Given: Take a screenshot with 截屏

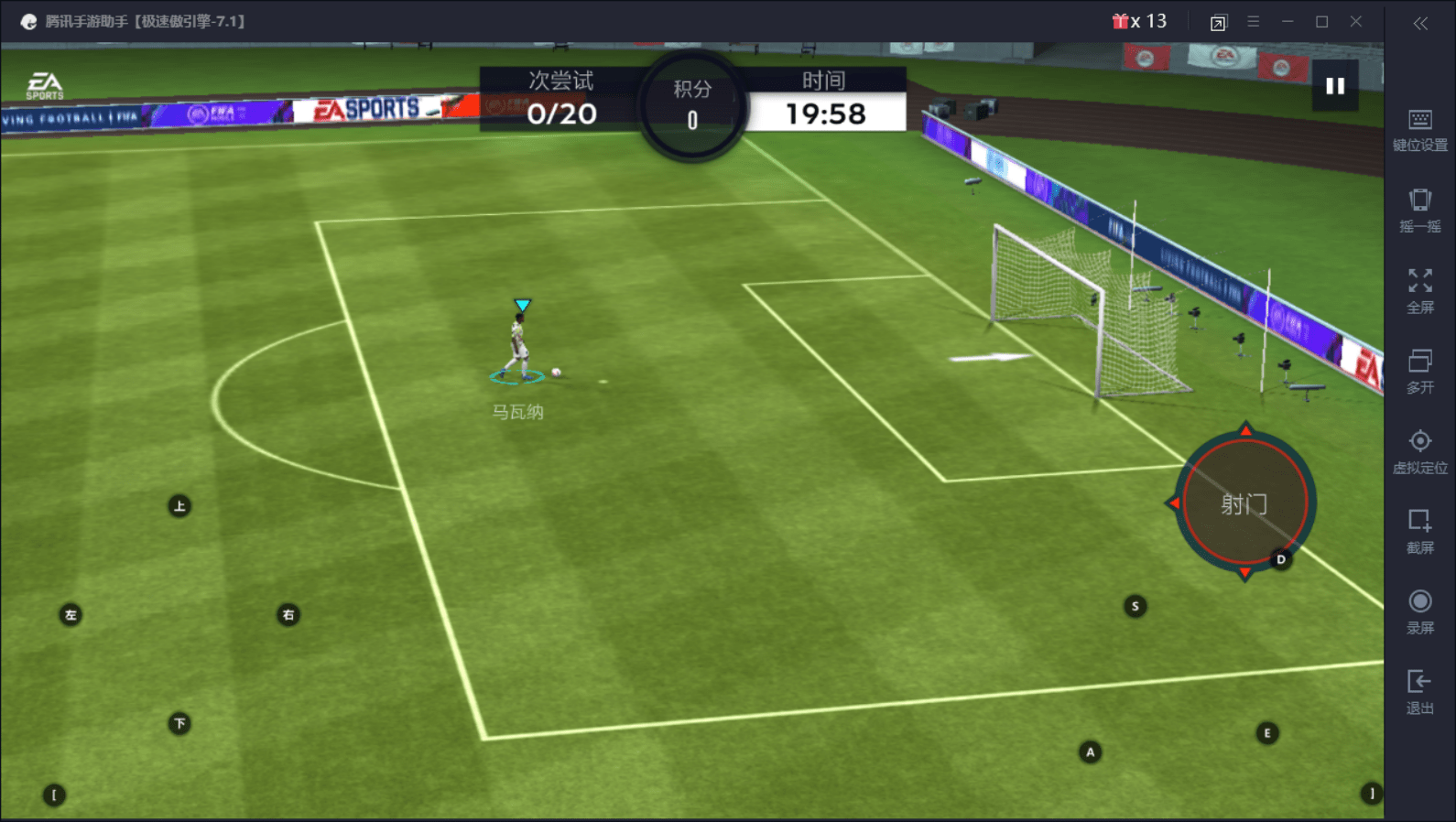Looking at the screenshot, I should point(1419,532).
